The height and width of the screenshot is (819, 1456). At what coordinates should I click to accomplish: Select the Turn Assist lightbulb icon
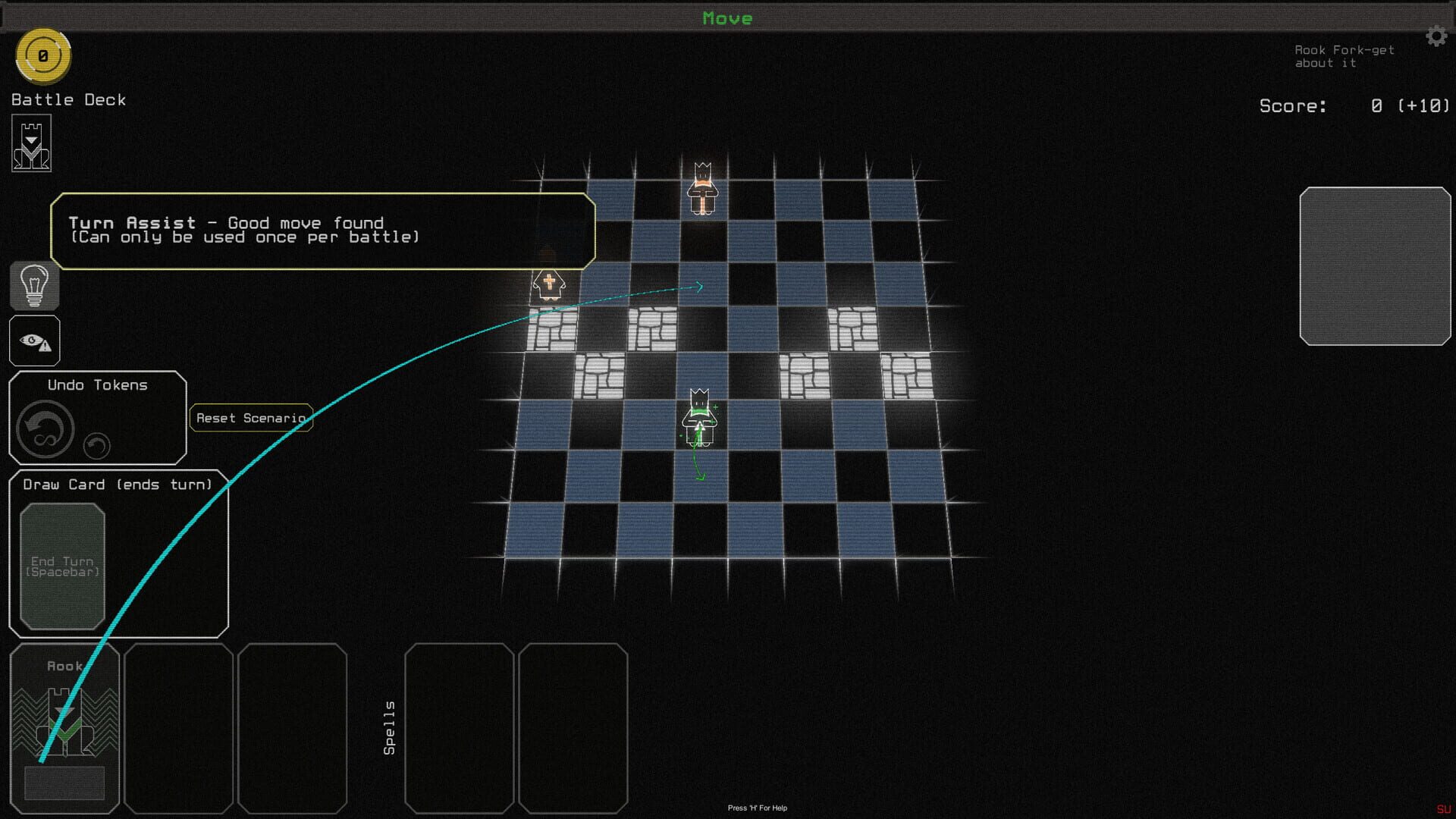[33, 287]
